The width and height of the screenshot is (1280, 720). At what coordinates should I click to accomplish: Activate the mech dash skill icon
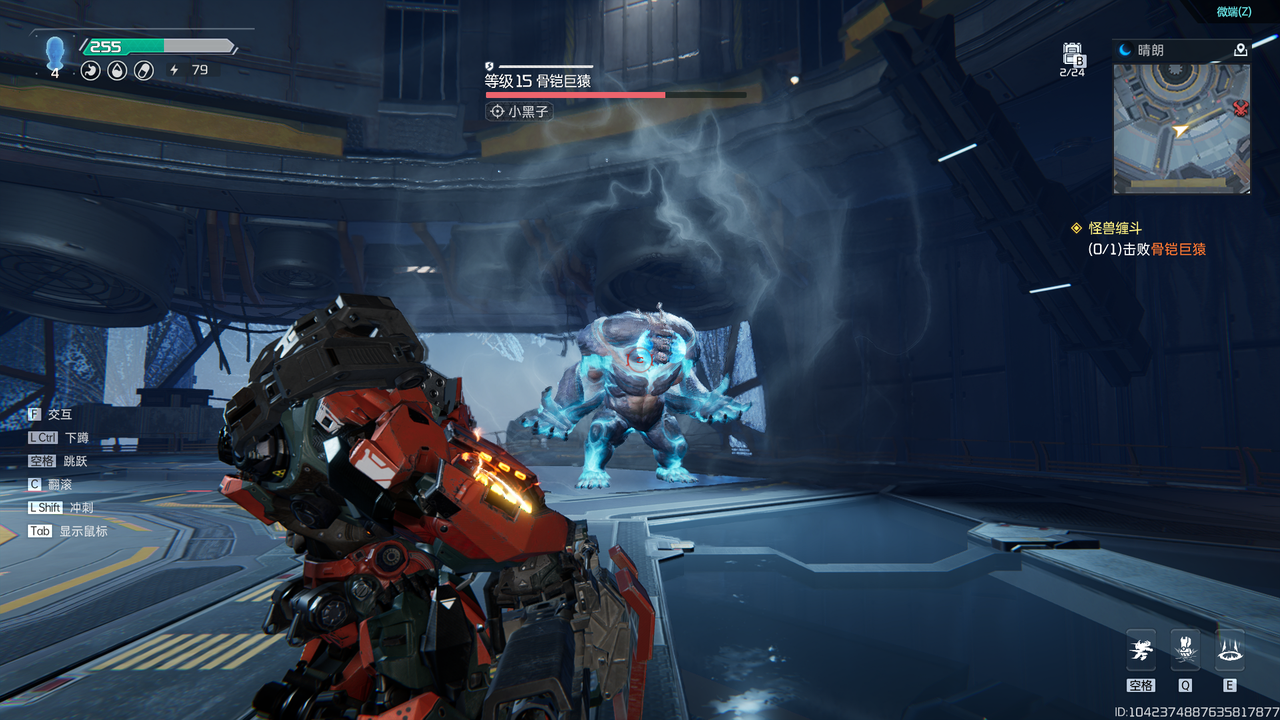(1141, 652)
